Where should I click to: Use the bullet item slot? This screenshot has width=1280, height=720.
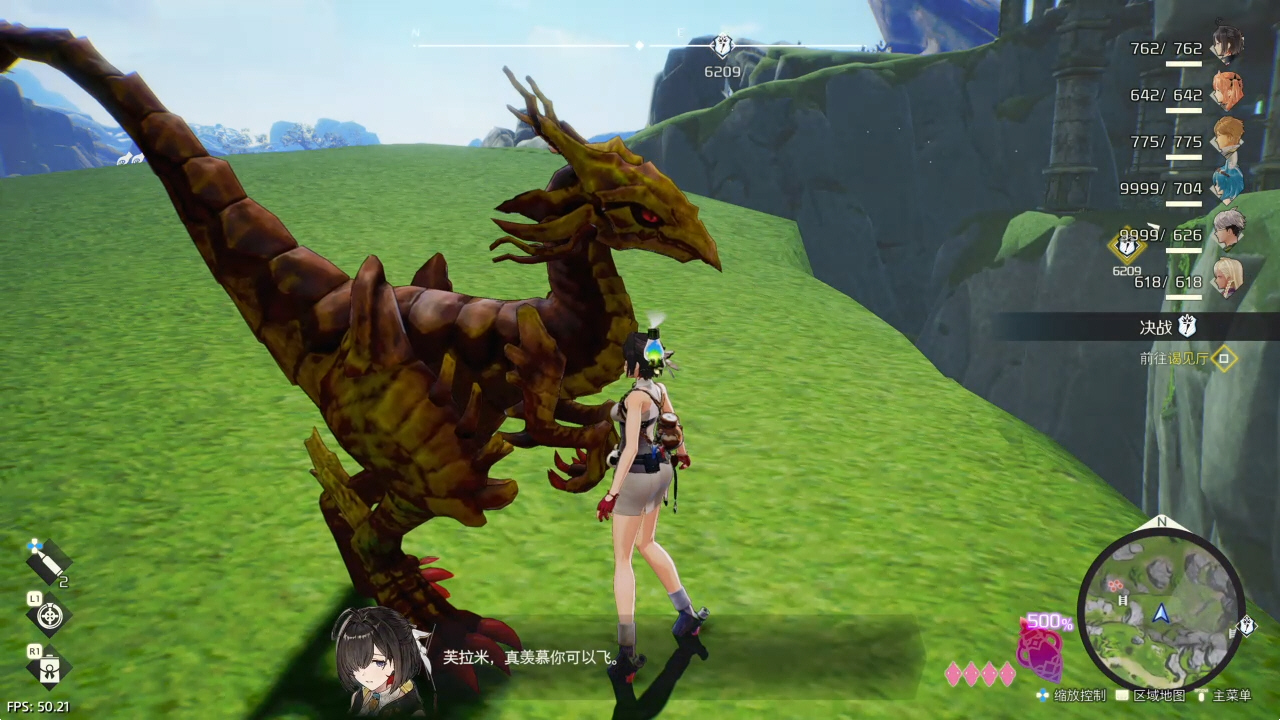pos(47,562)
